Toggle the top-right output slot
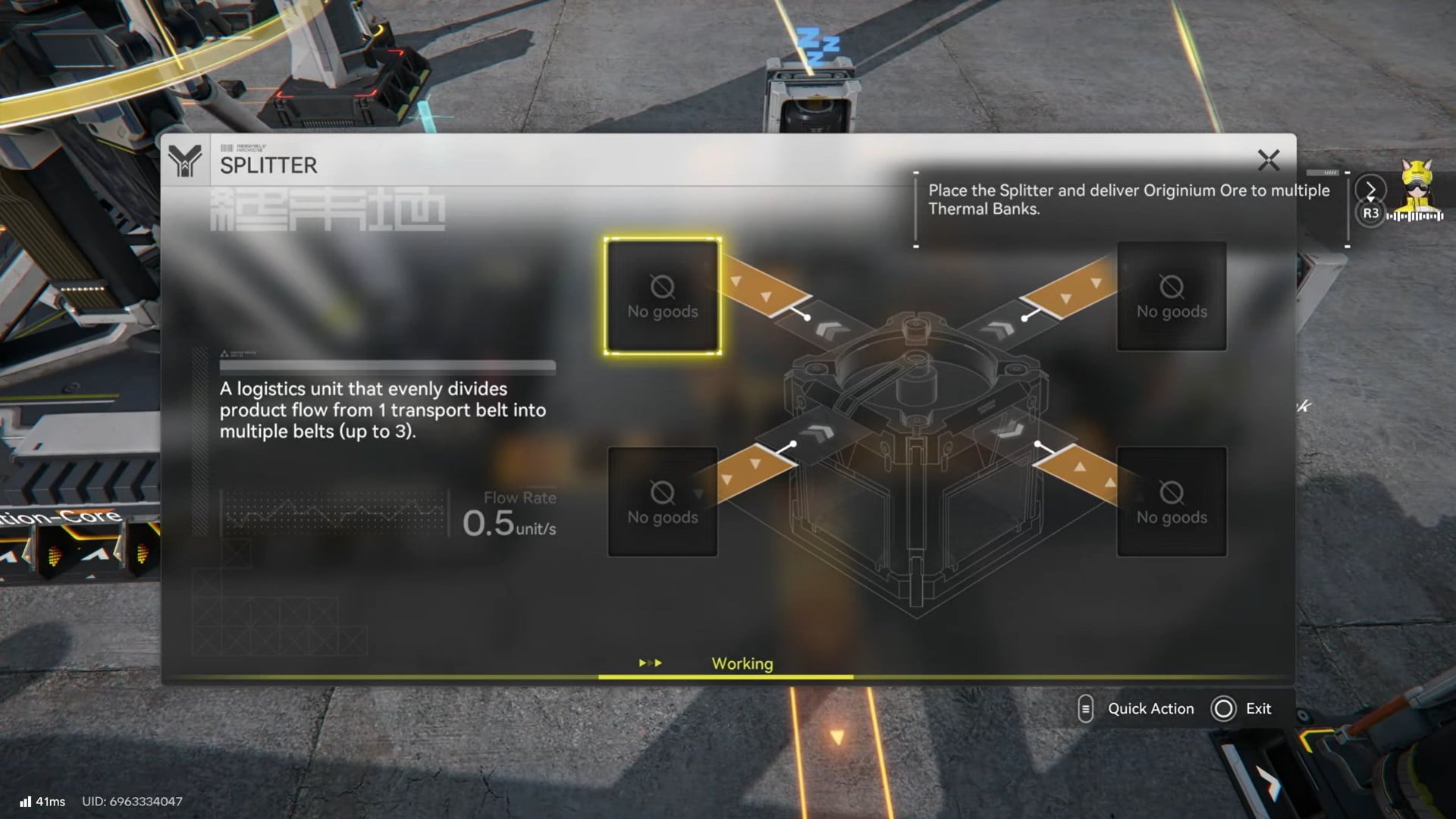1456x819 pixels. (1172, 296)
